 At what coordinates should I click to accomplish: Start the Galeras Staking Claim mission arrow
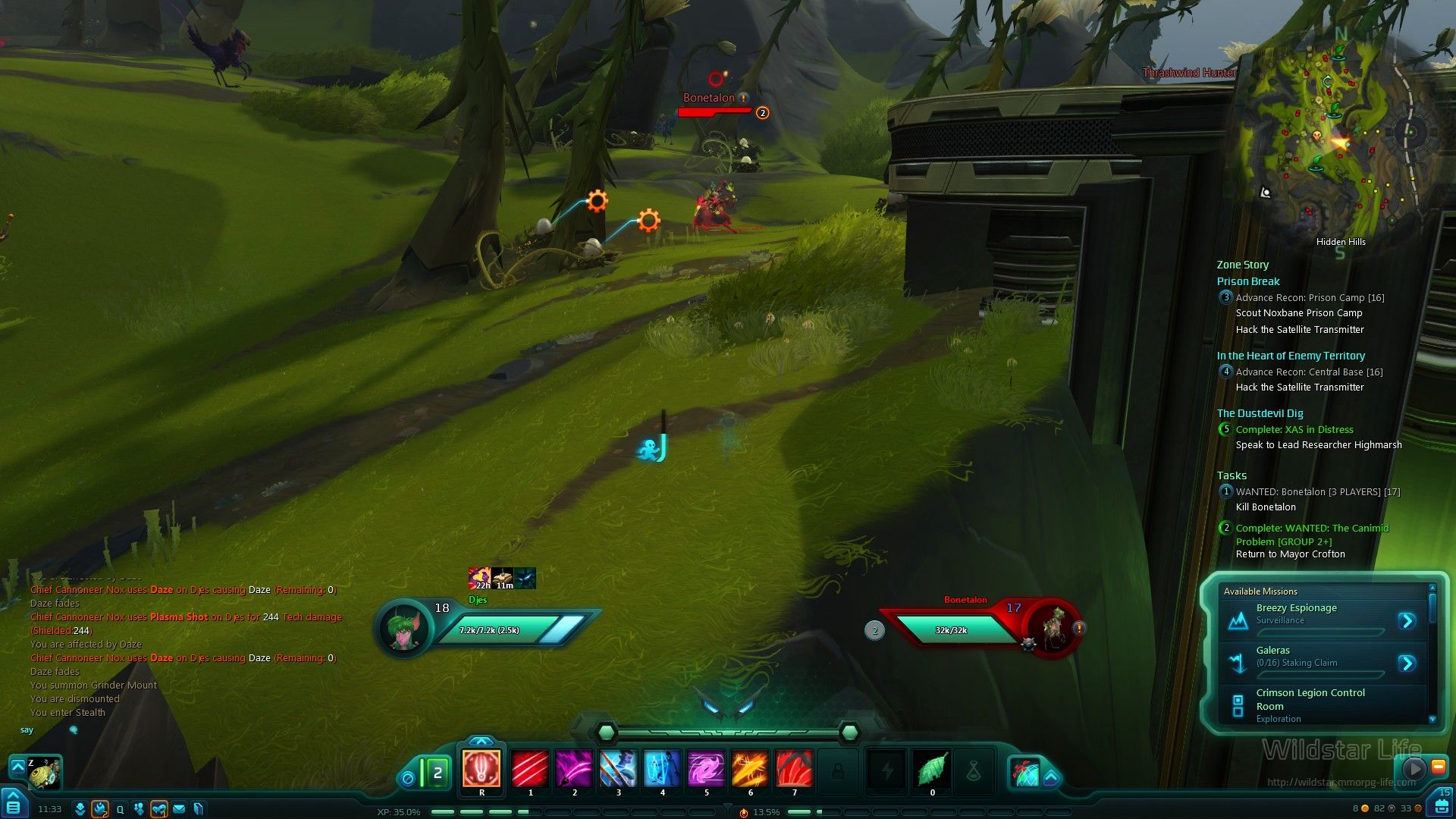pos(1407,664)
